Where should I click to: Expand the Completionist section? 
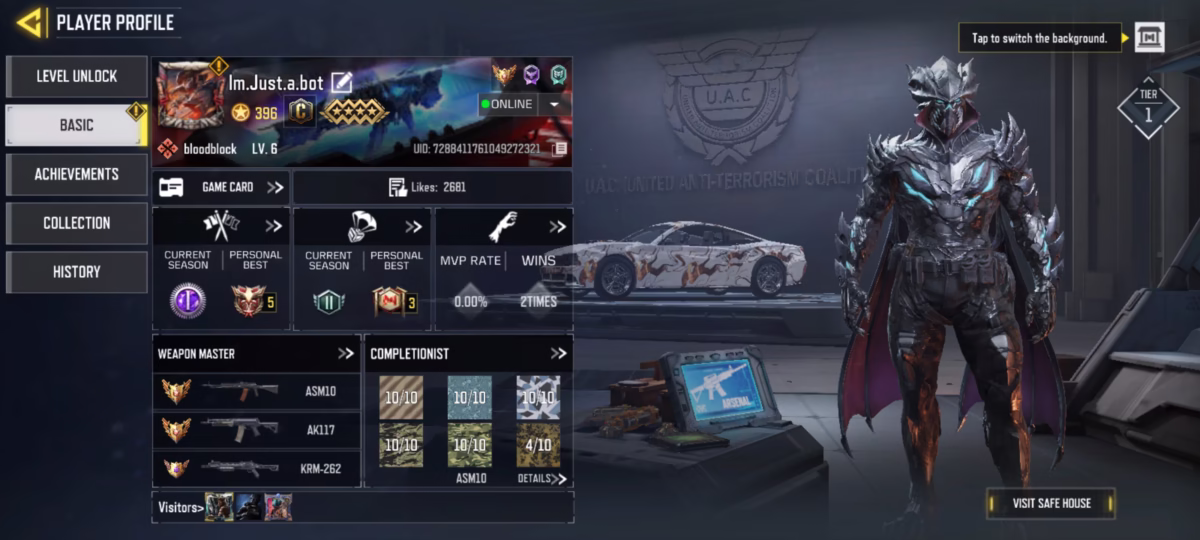coord(558,354)
